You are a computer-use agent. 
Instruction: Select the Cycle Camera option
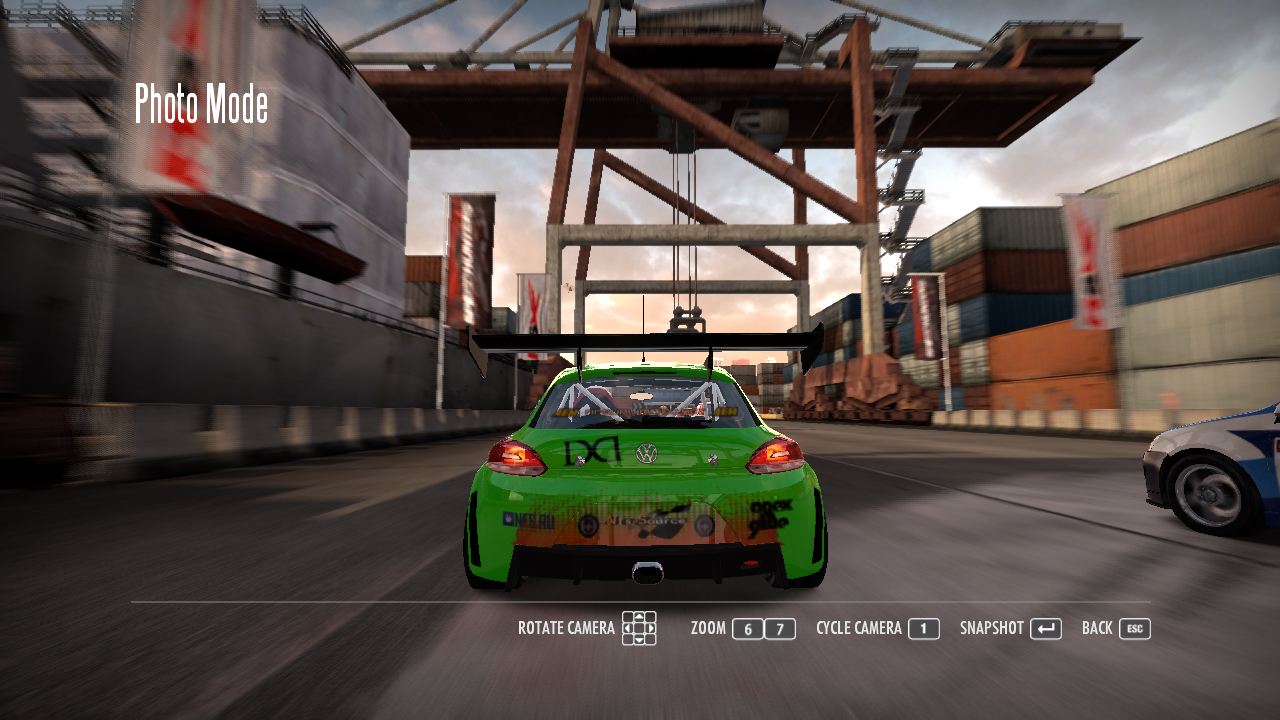(x=859, y=628)
